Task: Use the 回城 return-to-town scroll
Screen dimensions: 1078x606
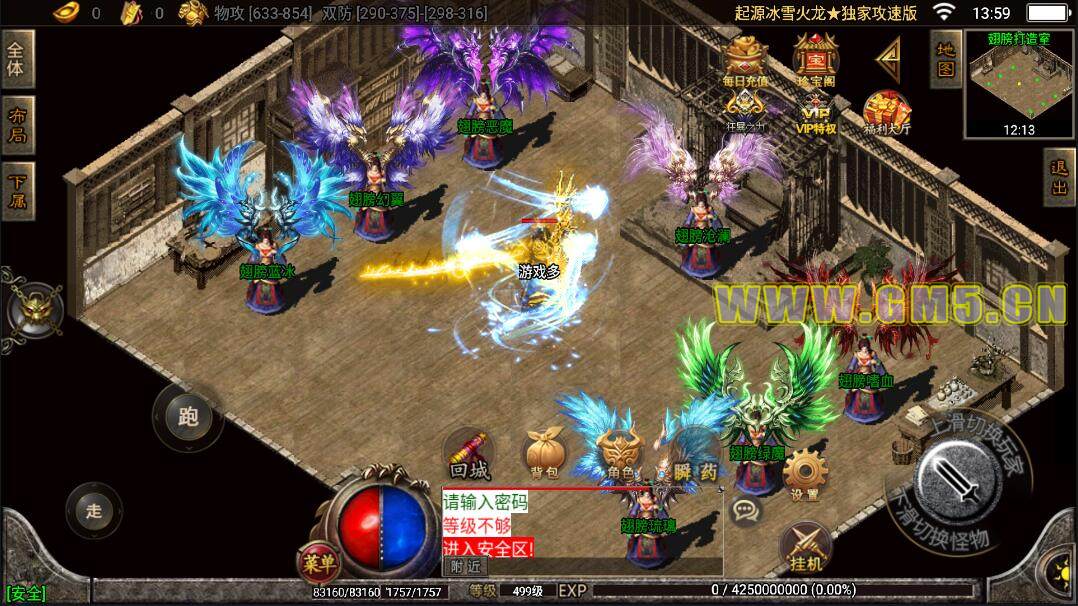Action: (x=468, y=456)
